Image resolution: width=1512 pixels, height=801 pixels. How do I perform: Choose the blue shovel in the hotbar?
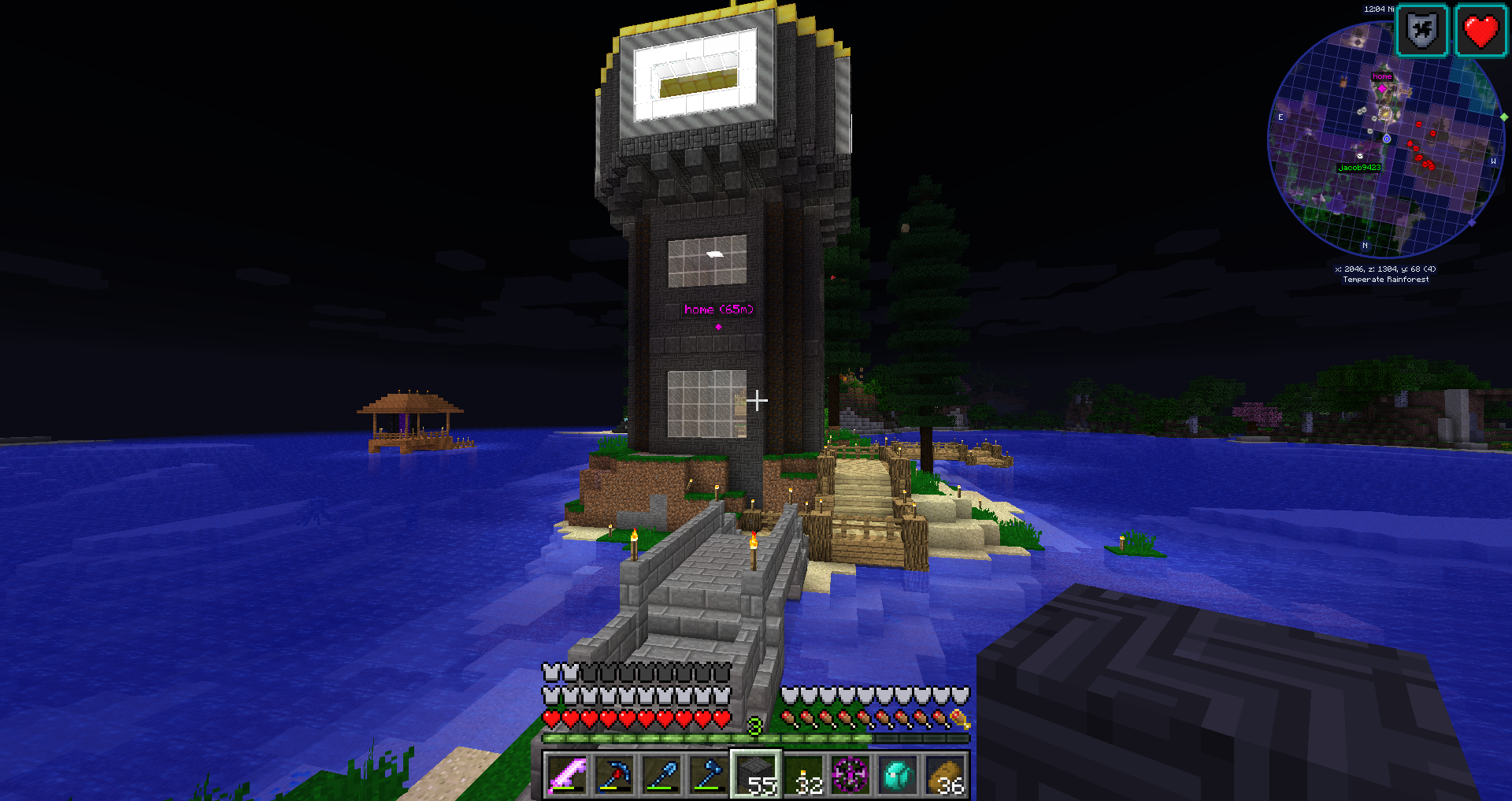pyautogui.click(x=661, y=774)
